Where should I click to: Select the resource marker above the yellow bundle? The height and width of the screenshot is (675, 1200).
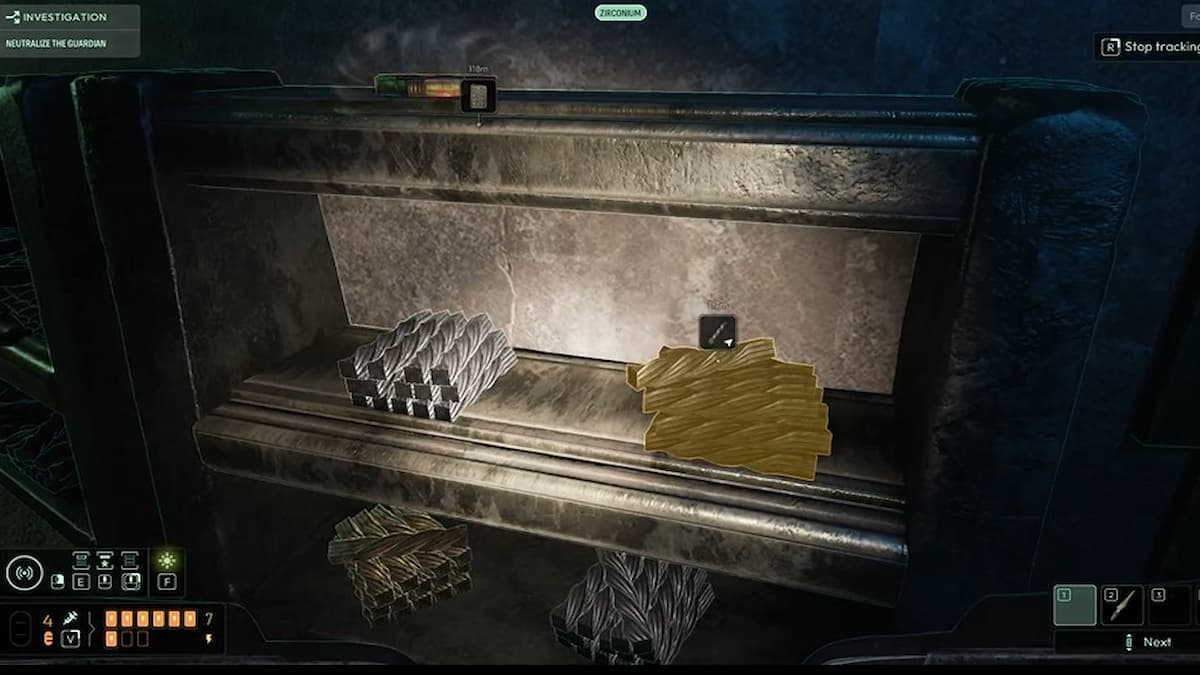tap(718, 332)
